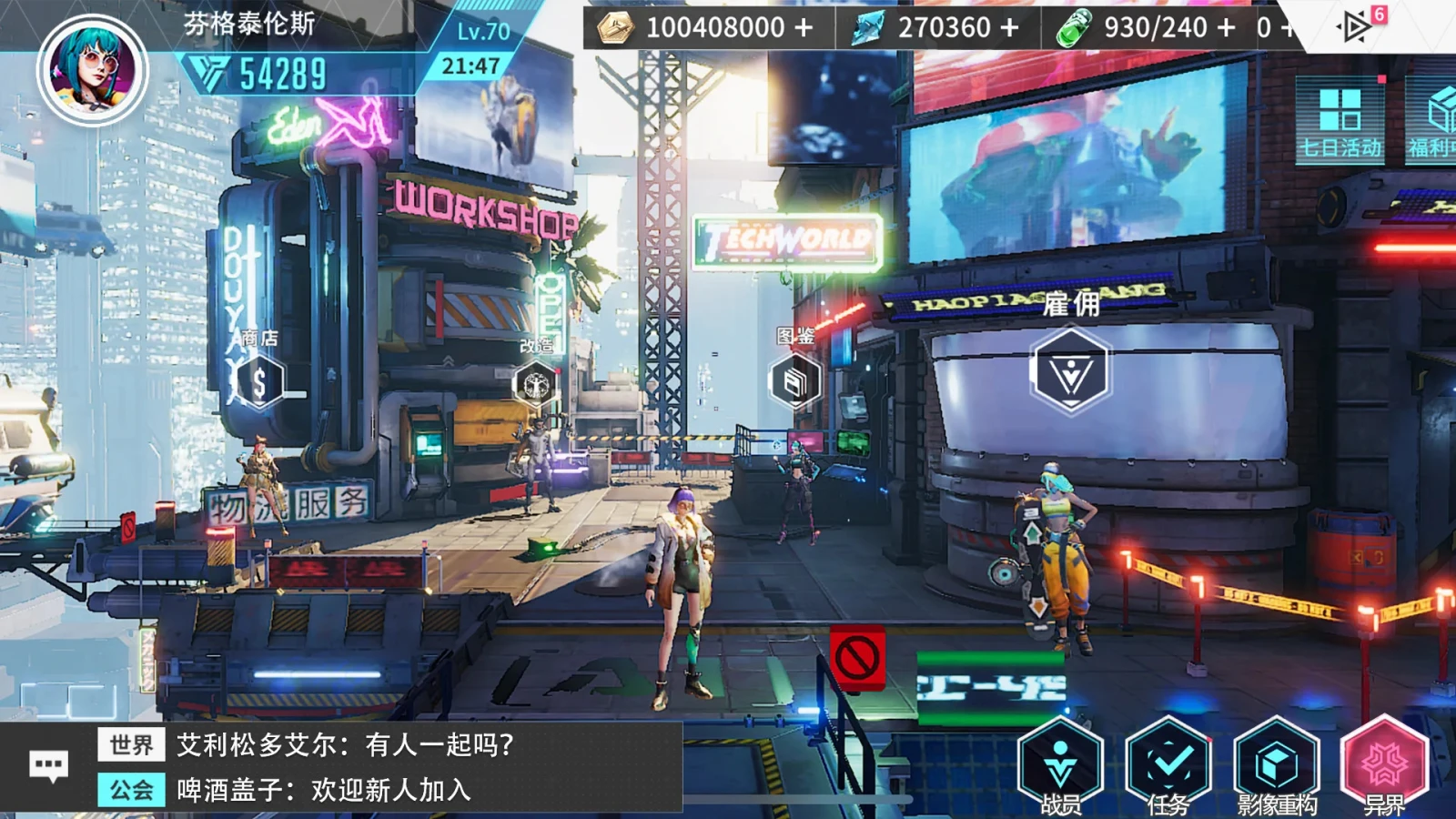The height and width of the screenshot is (819, 1456).
Task: Add more blue crystal currency
Action: click(1009, 28)
